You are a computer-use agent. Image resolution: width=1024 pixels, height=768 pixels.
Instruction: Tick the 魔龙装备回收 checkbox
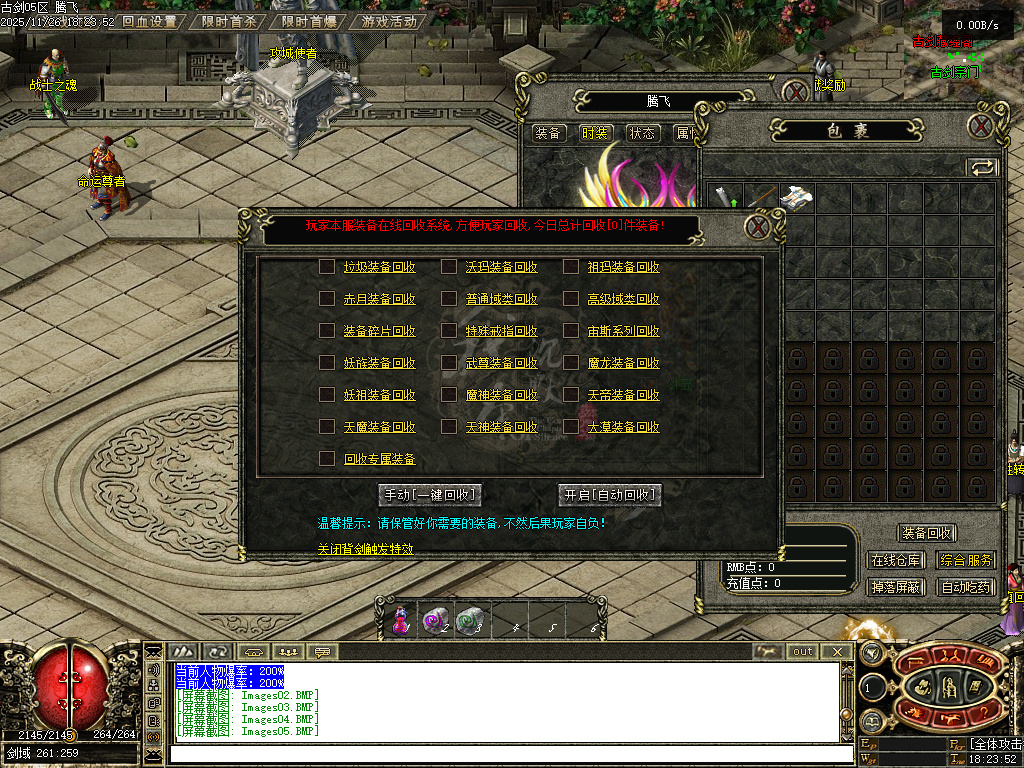click(570, 363)
